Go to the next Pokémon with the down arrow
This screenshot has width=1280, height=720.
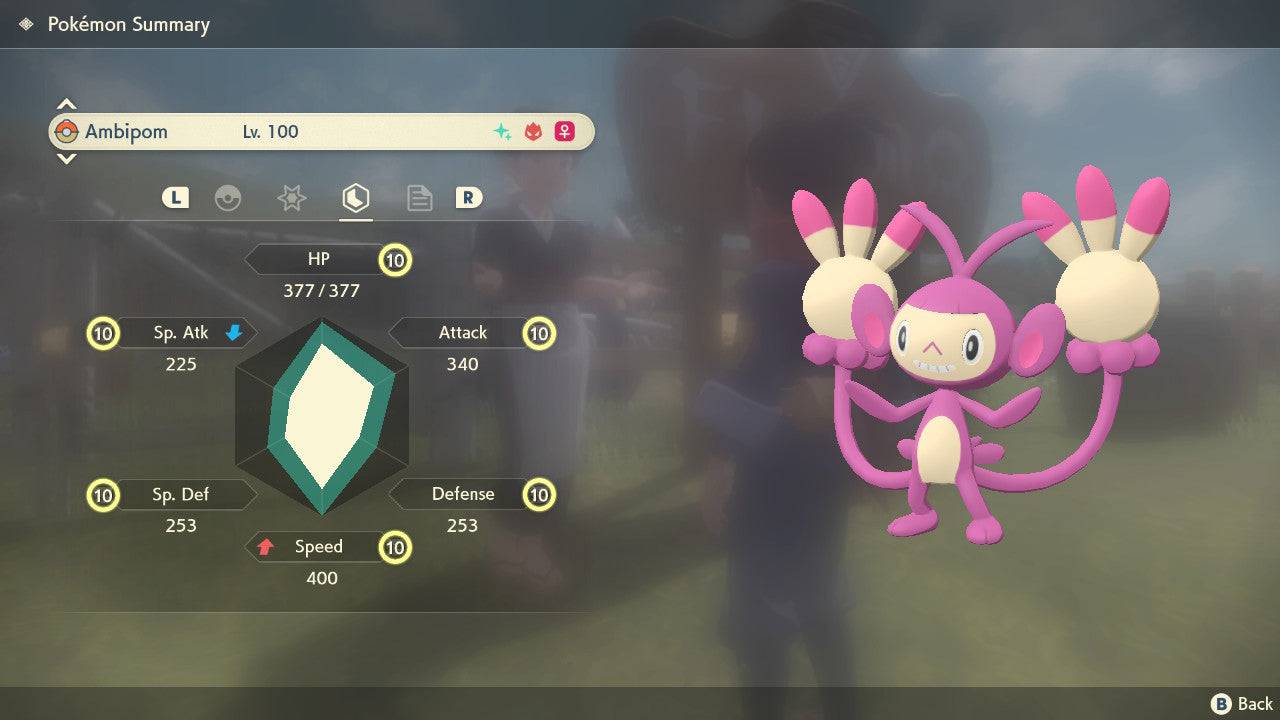coord(66,159)
